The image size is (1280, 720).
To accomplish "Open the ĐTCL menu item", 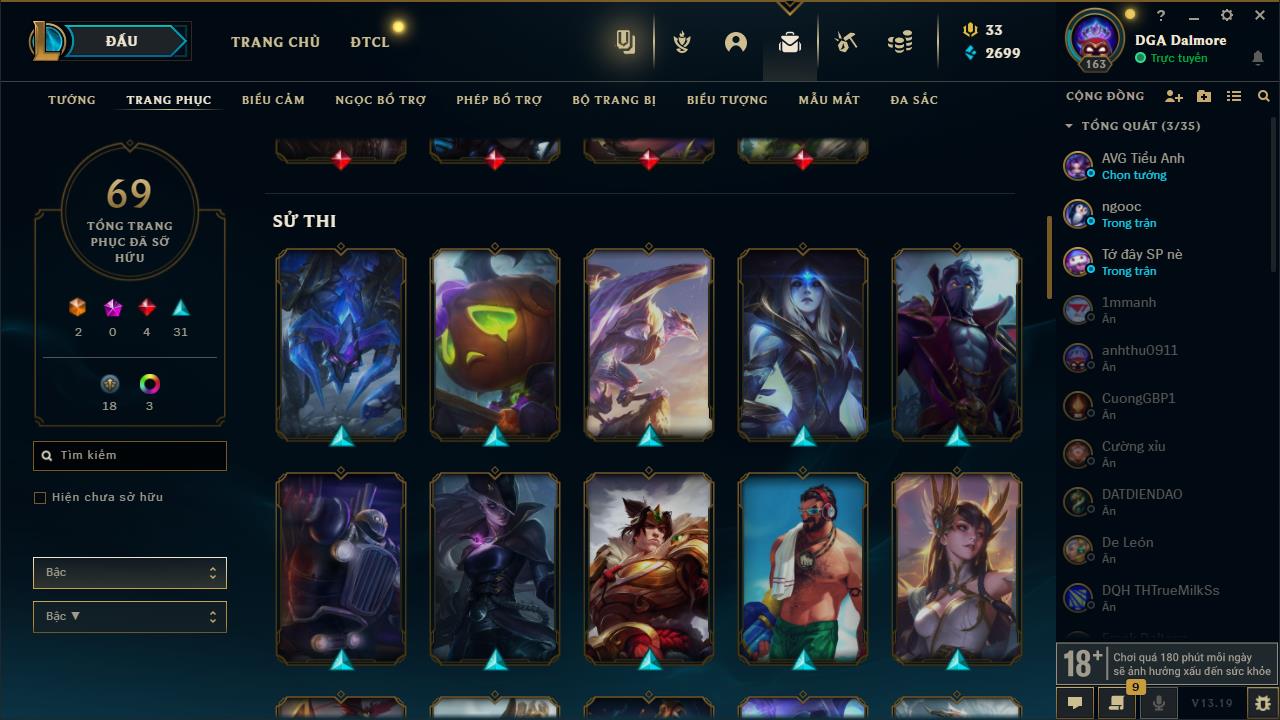I will point(369,42).
